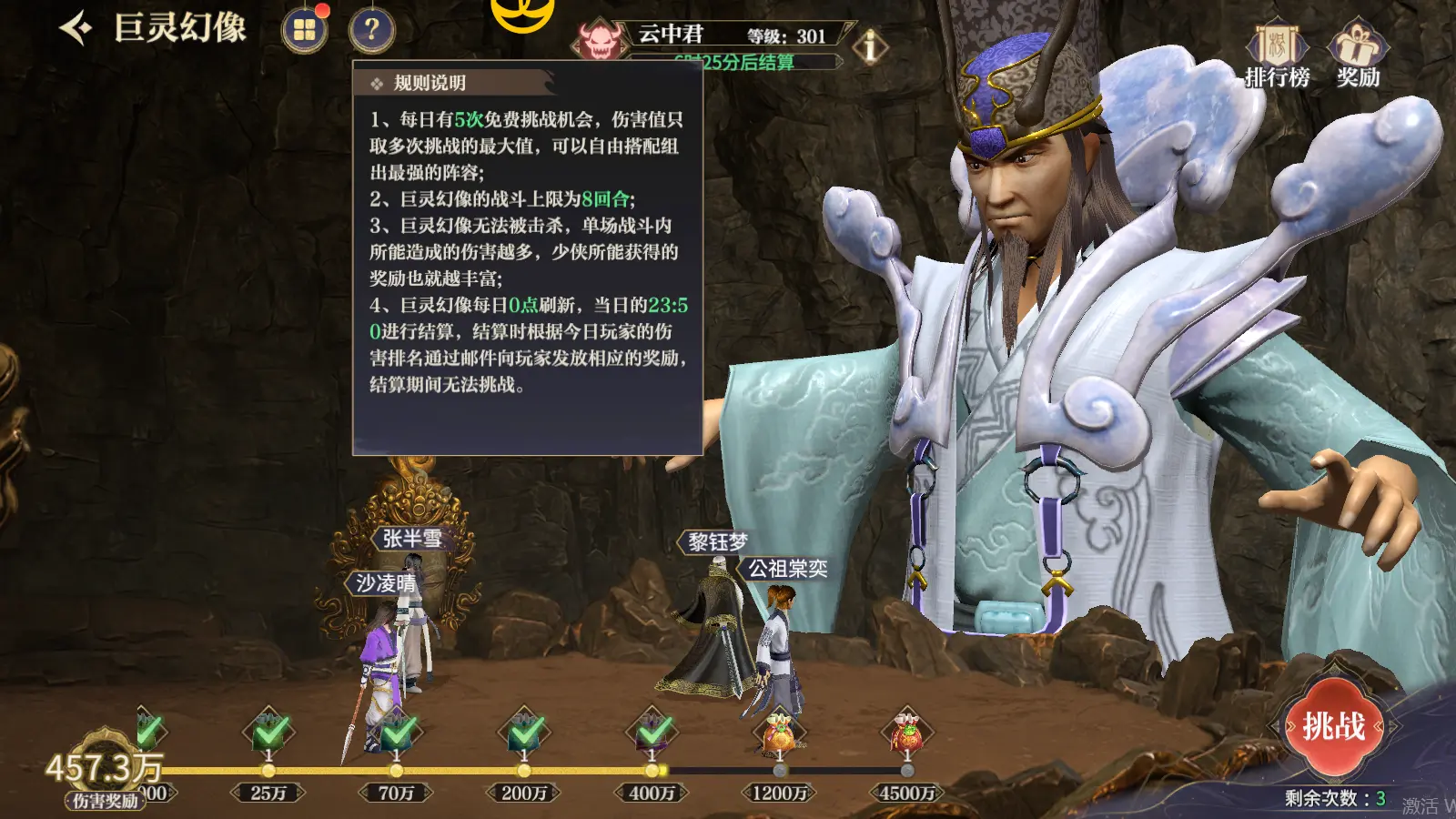Click the back arrow beside 巨灵幻像

pos(76,29)
